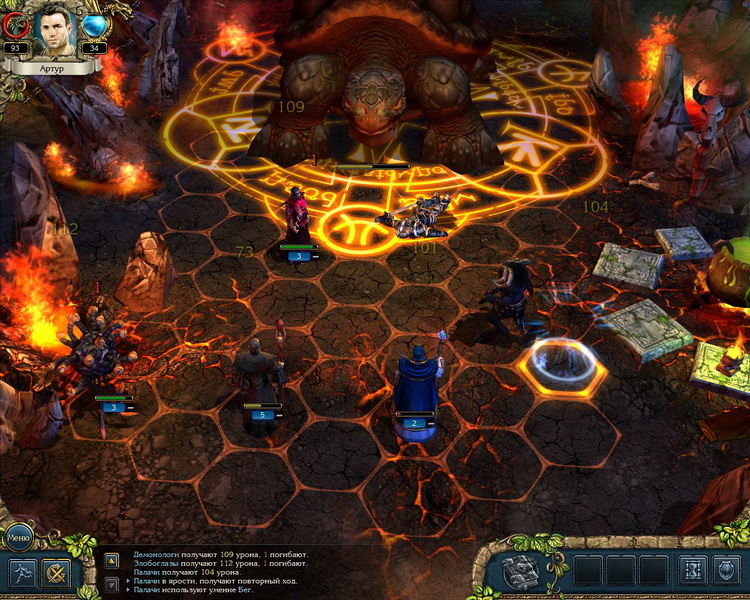Screen dimensions: 750x600
Task: Choose the hourglass wait action
Action: [x=691, y=570]
